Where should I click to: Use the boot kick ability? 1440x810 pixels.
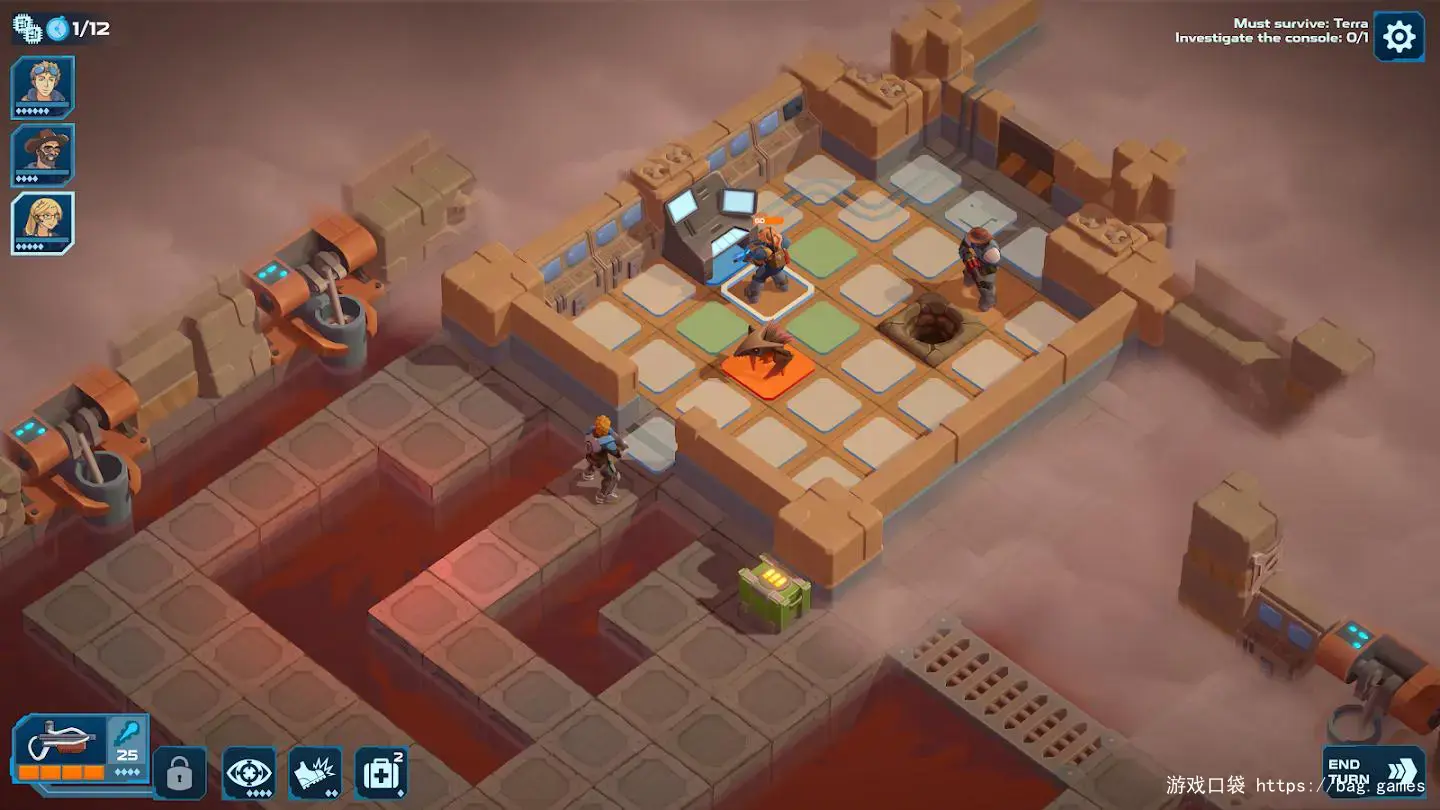click(x=315, y=773)
